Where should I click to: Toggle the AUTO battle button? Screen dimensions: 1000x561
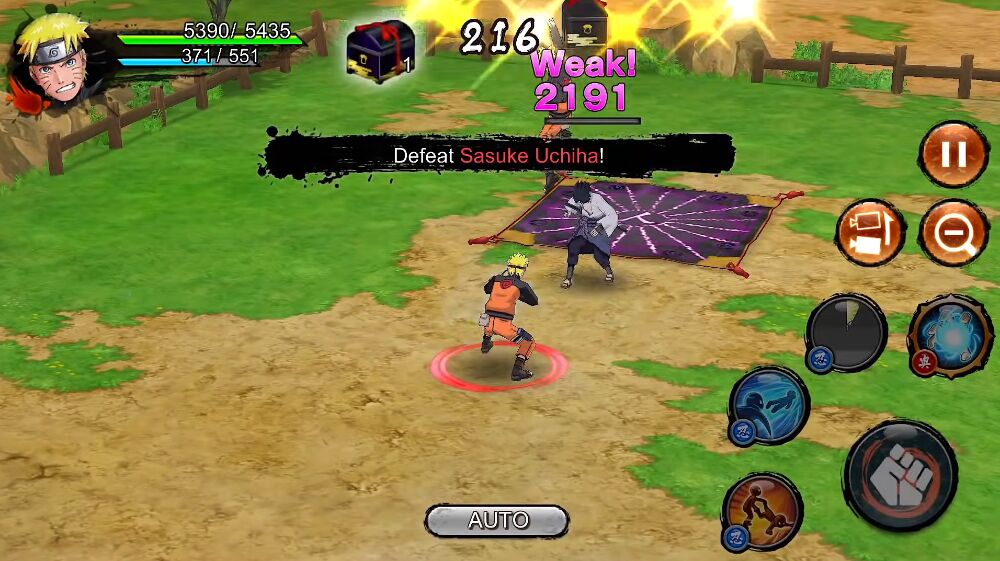coord(497,520)
